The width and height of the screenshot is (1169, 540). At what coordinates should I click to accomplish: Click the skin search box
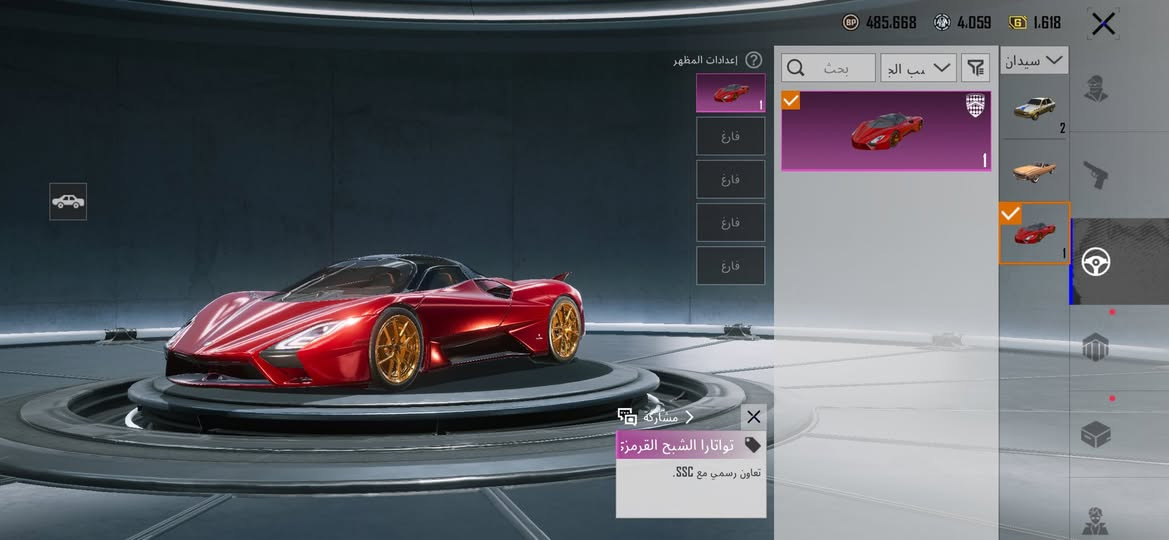click(x=827, y=68)
